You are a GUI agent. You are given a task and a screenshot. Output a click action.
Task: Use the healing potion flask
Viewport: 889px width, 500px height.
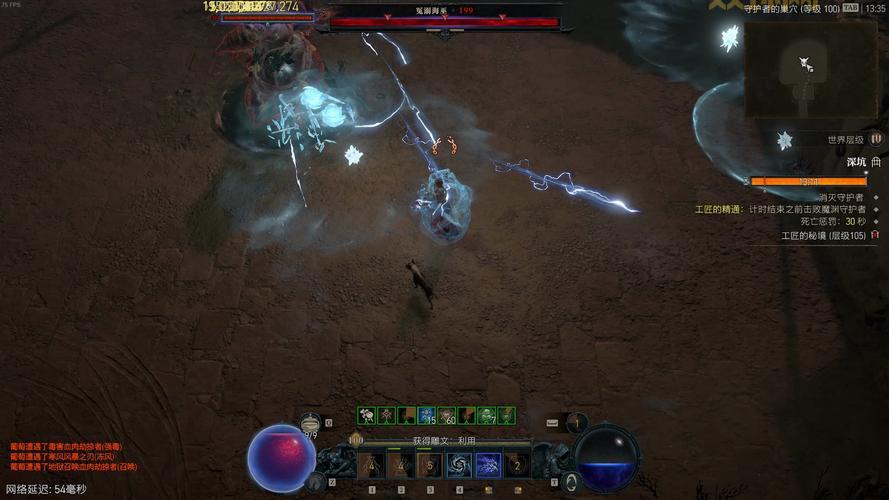(311, 424)
